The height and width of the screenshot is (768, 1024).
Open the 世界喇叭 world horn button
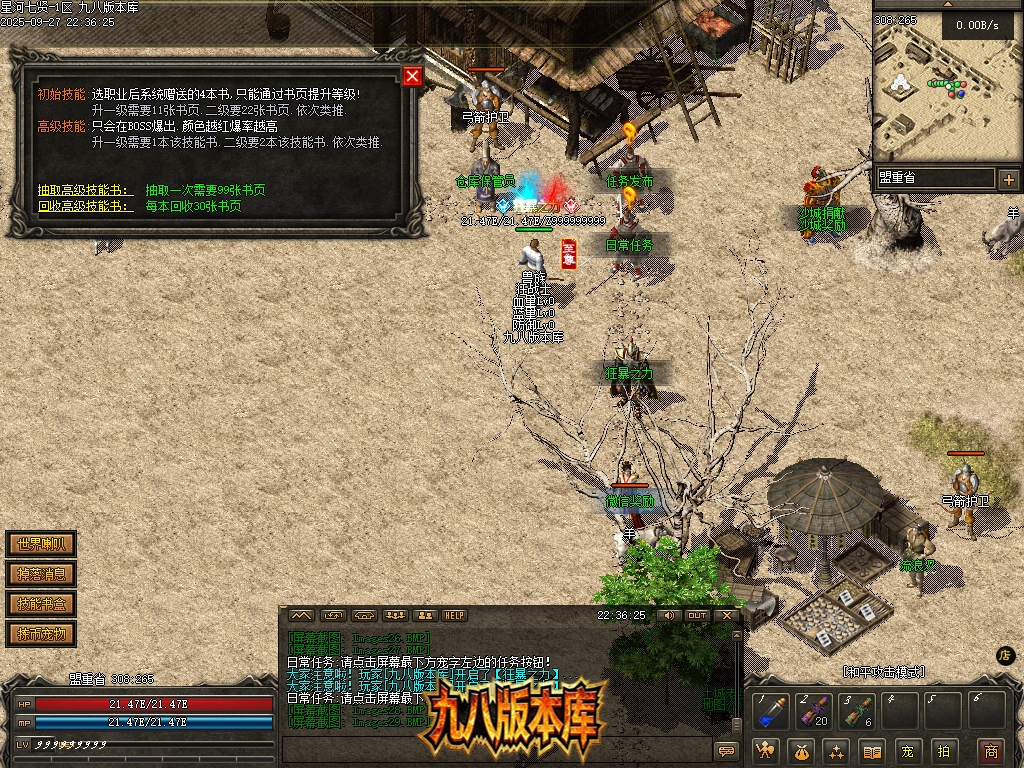[x=41, y=545]
